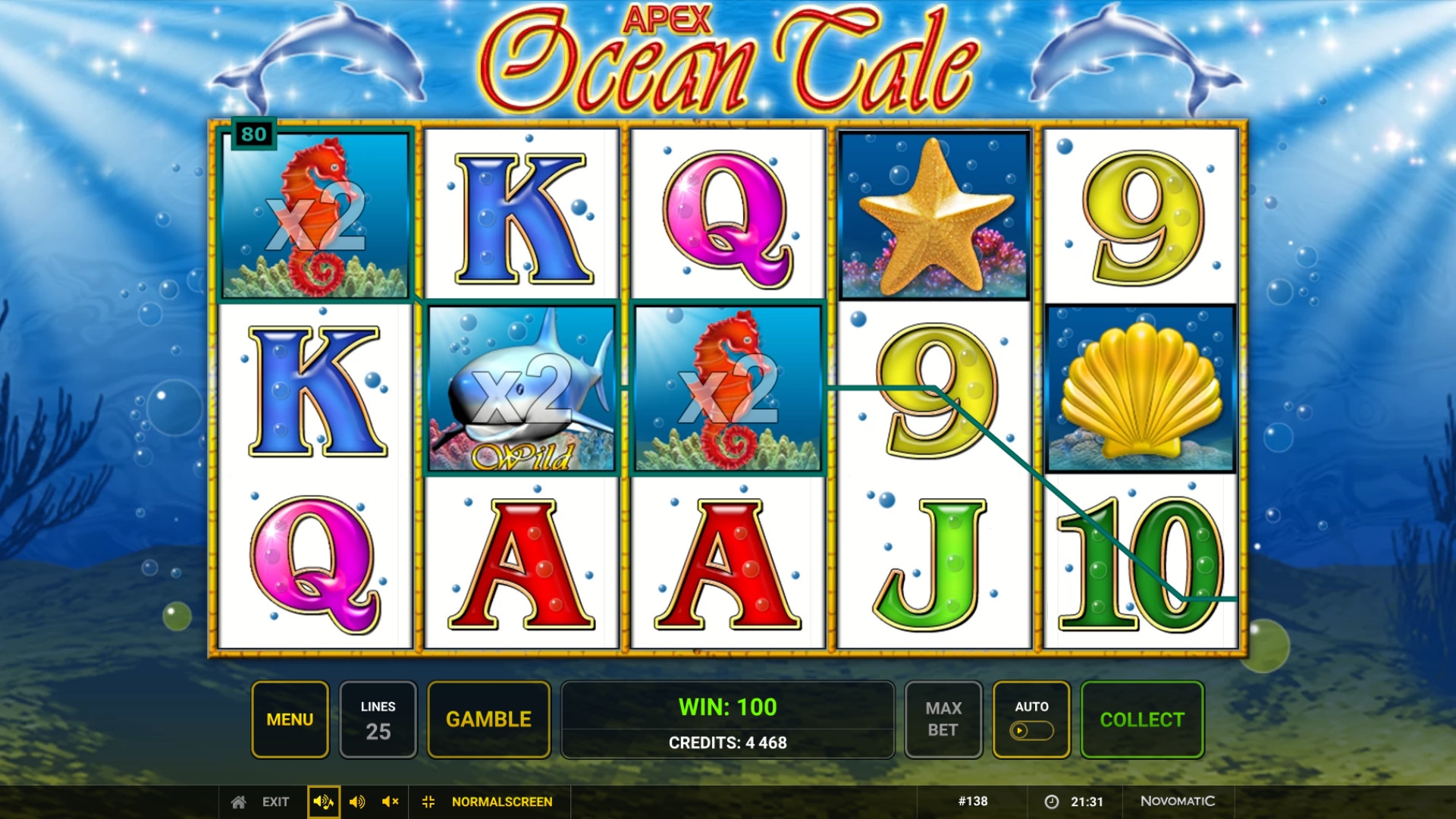Image resolution: width=1456 pixels, height=819 pixels.
Task: Mute all sound with crossed speaker
Action: [x=391, y=802]
